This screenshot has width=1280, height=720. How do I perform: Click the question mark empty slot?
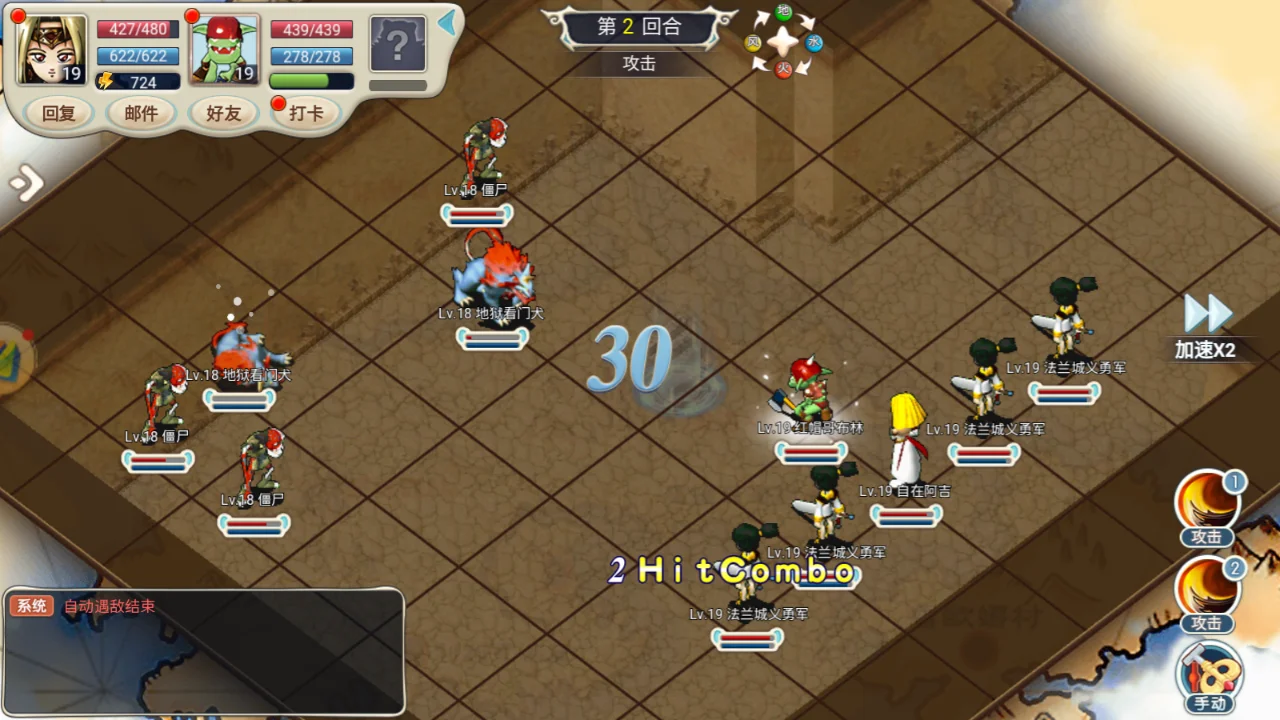(x=398, y=44)
